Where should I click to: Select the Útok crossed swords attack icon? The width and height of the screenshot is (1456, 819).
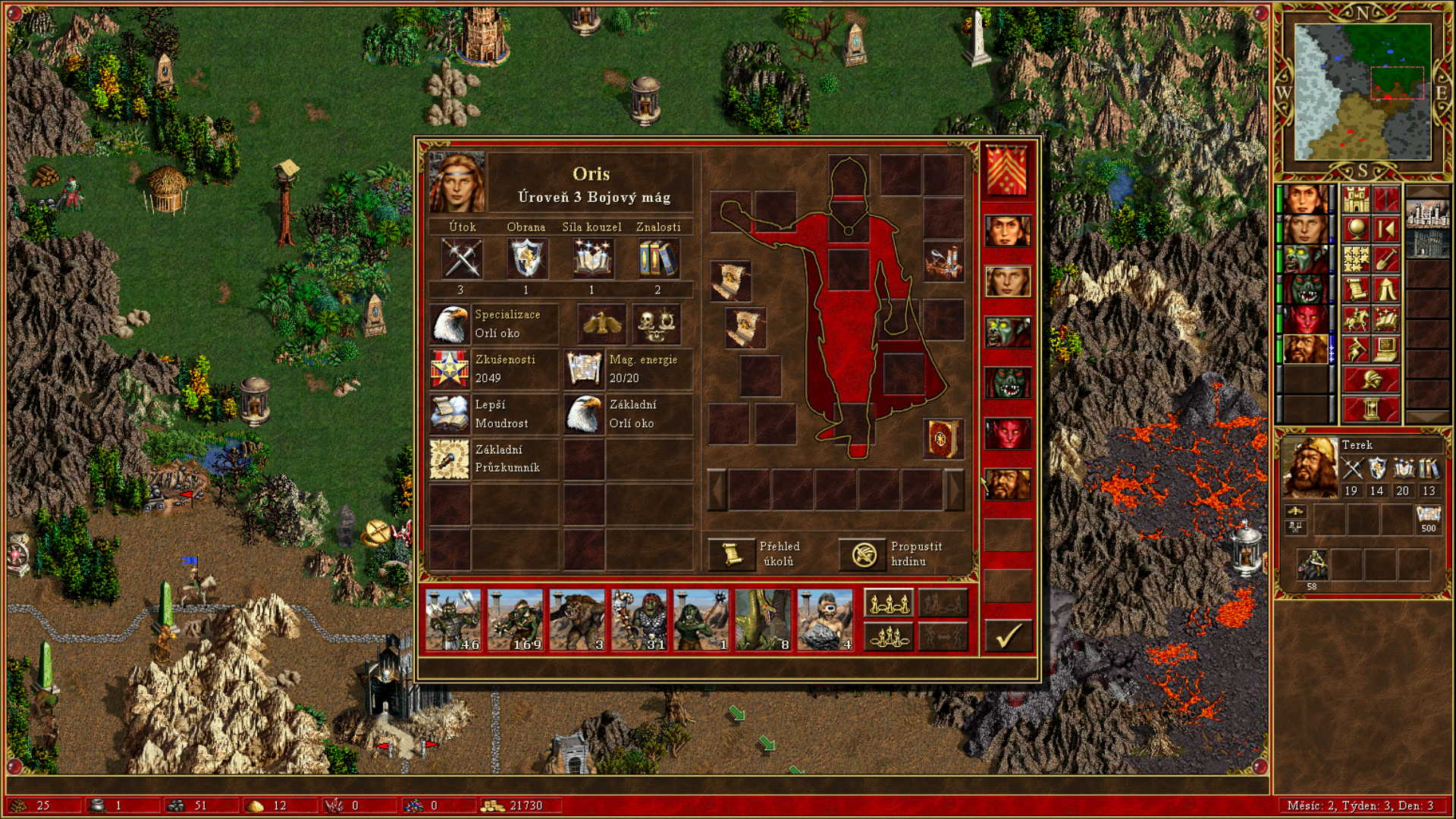pos(461,259)
